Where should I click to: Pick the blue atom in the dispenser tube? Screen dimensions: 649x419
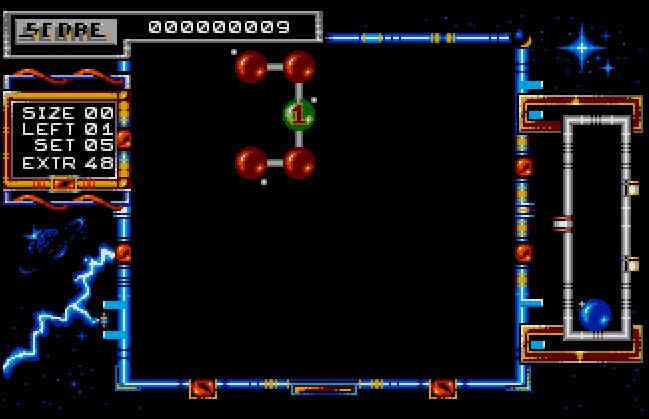595,314
